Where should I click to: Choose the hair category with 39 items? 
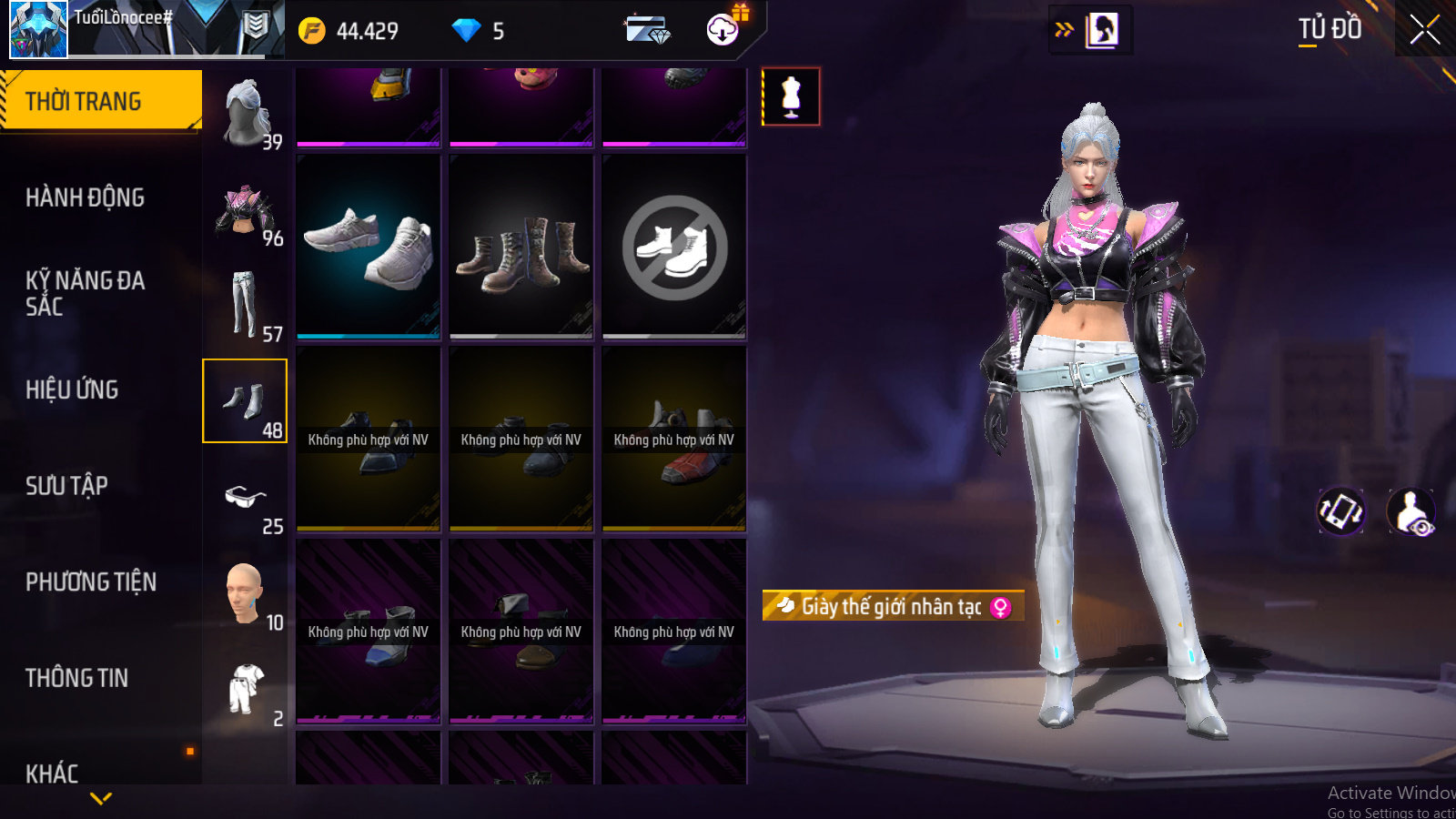pyautogui.click(x=246, y=114)
